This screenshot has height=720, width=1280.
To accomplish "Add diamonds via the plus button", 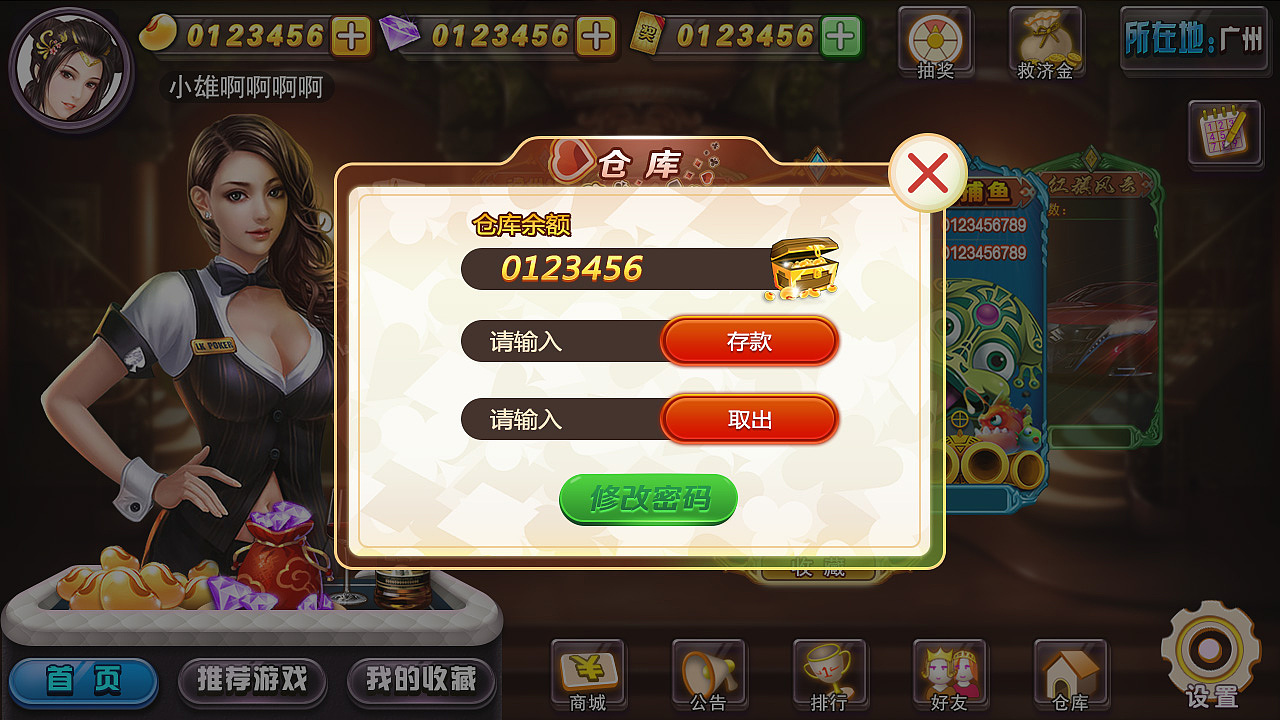I will coord(594,37).
